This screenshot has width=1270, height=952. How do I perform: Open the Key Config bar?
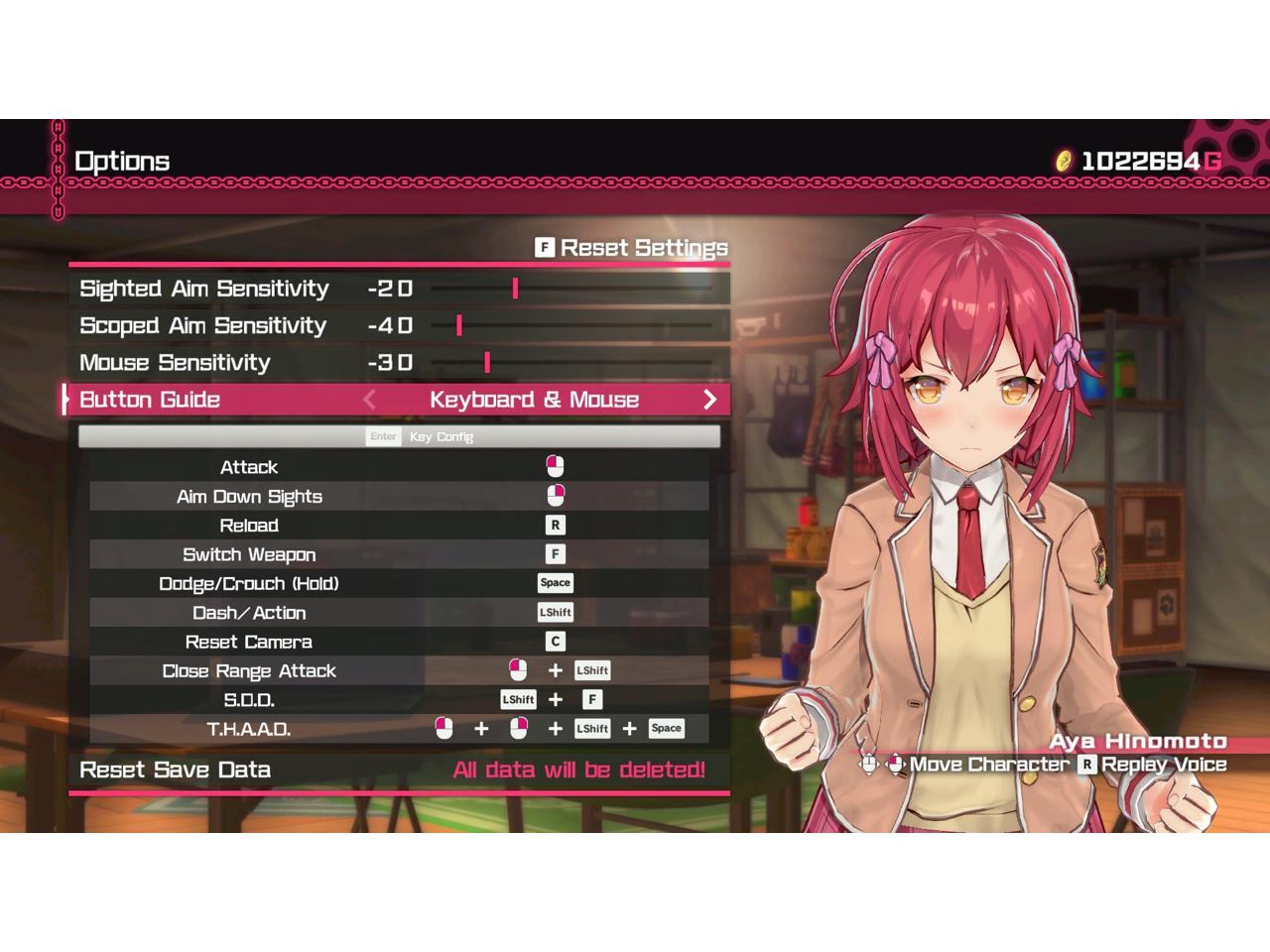tap(399, 436)
